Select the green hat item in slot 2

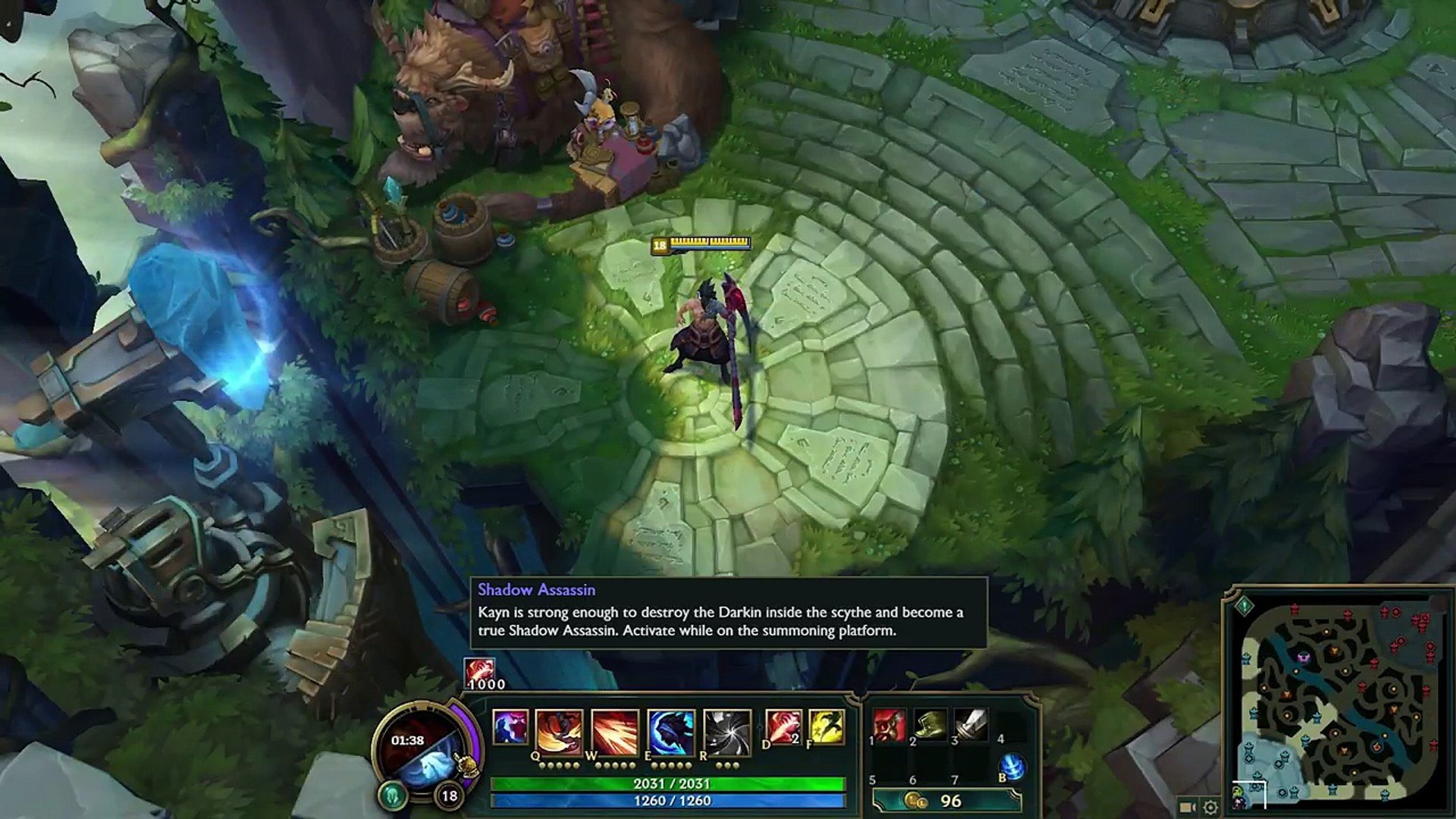point(930,726)
